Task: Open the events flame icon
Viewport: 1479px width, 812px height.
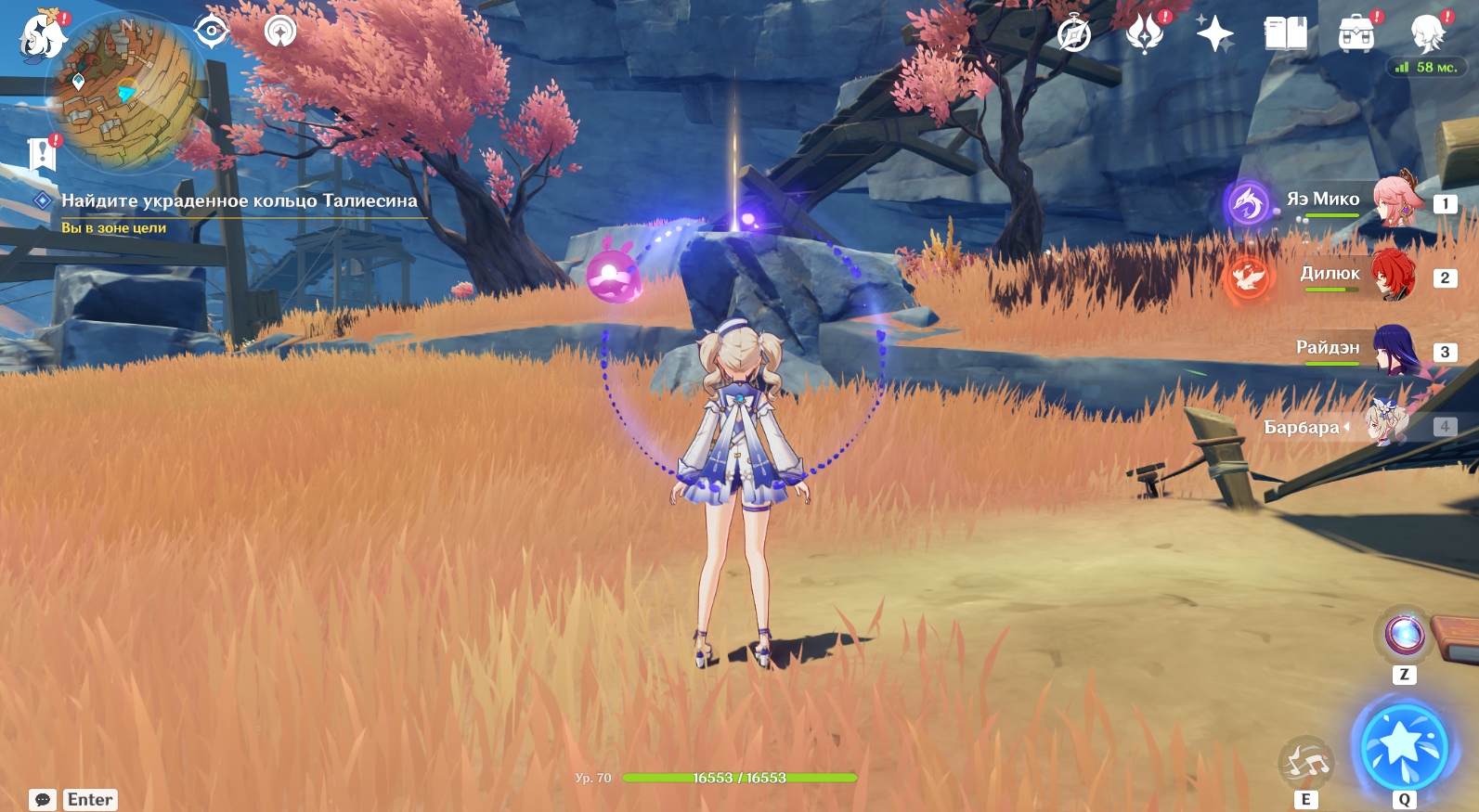Action: (x=1145, y=35)
